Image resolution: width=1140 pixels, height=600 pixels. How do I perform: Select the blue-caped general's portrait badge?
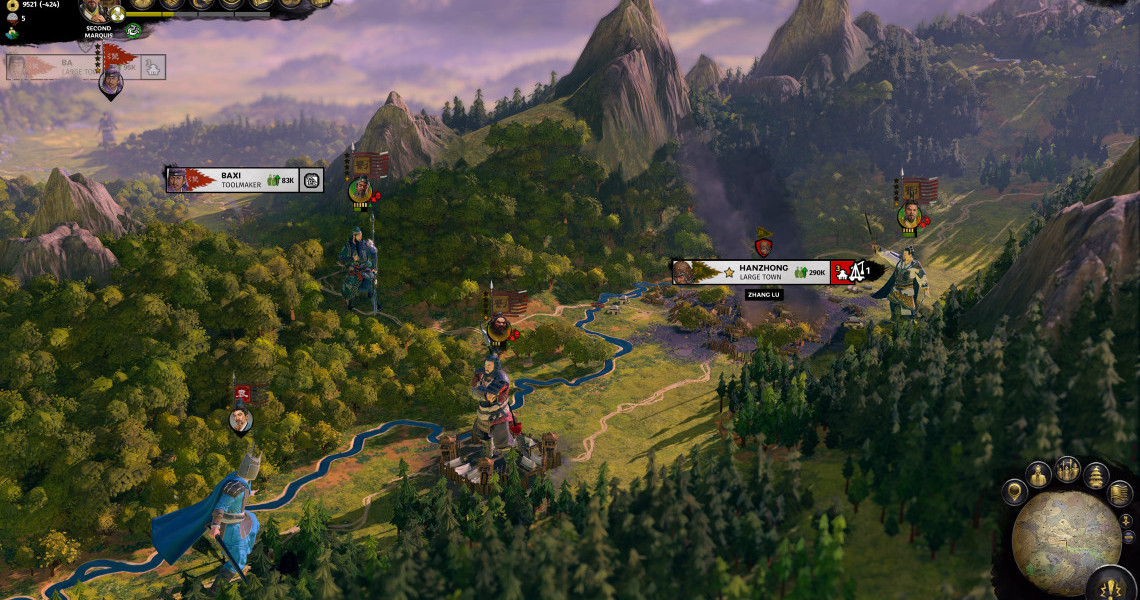(240, 420)
